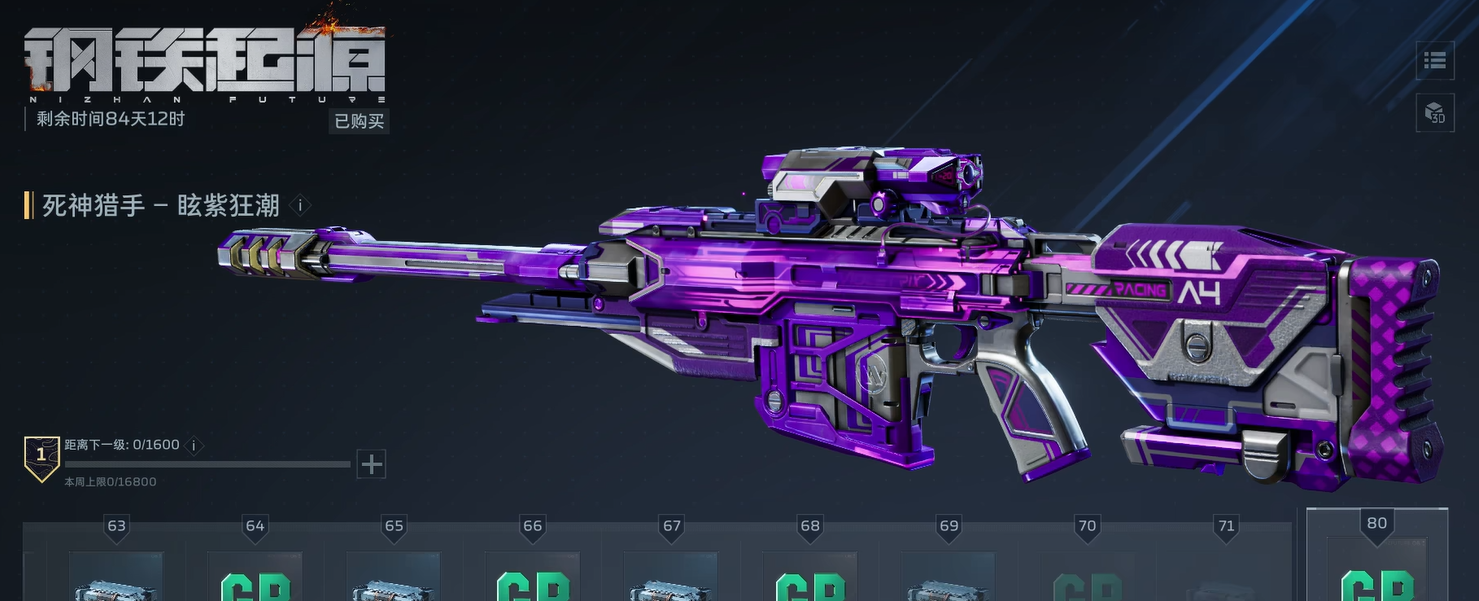Select the level 63 reward tile
Screen dimensions: 1479x601
click(x=116, y=578)
